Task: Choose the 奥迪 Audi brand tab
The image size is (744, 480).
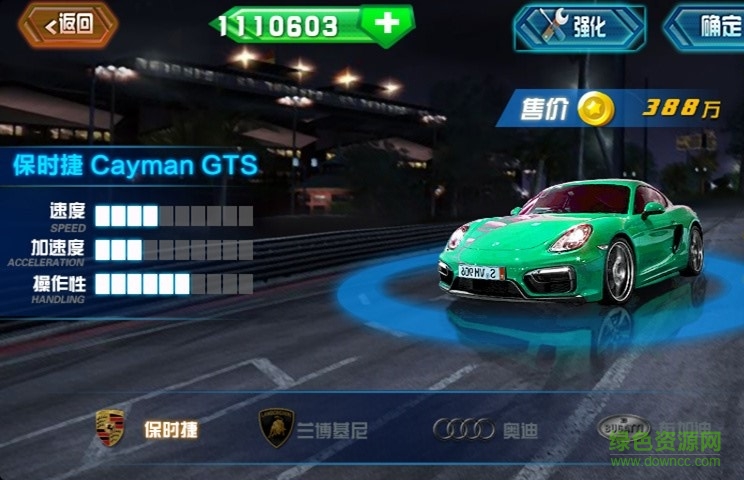Action: pyautogui.click(x=486, y=430)
